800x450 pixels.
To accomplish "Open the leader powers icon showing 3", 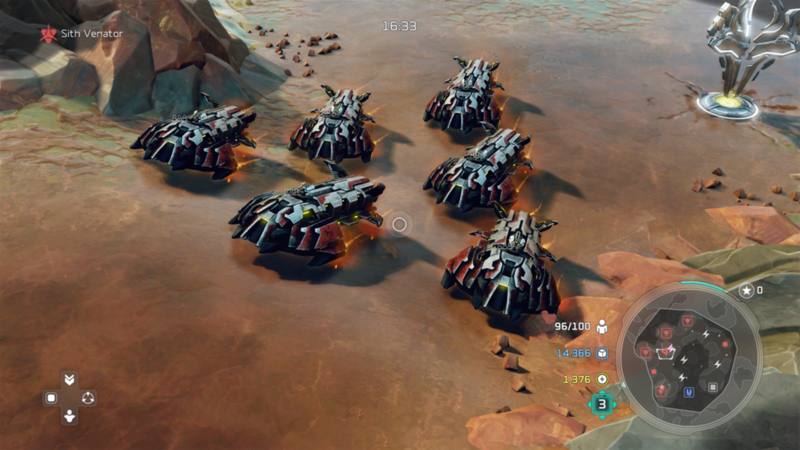I will click(602, 404).
